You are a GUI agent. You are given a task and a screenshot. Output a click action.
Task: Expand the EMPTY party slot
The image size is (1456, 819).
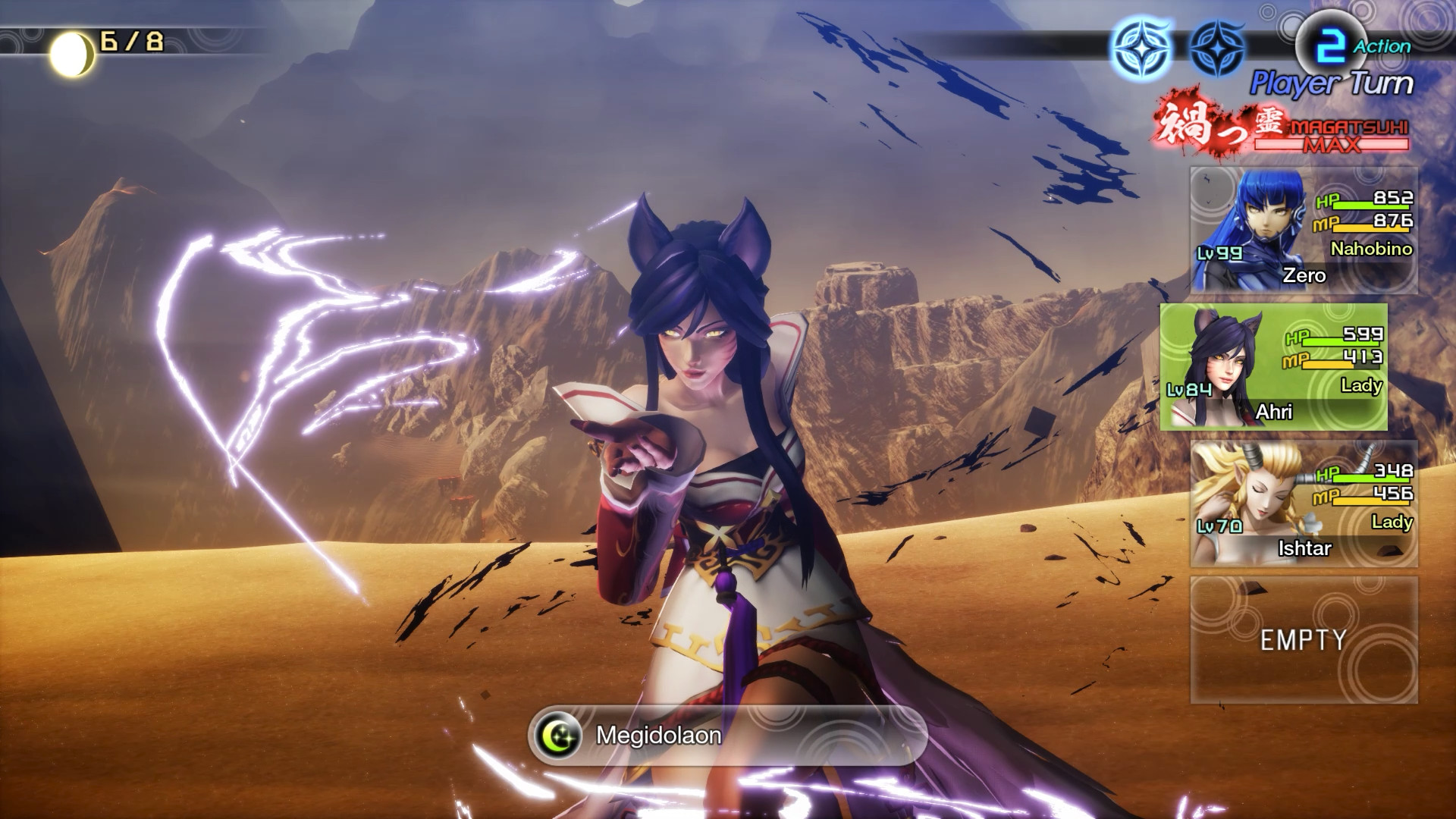click(1302, 640)
